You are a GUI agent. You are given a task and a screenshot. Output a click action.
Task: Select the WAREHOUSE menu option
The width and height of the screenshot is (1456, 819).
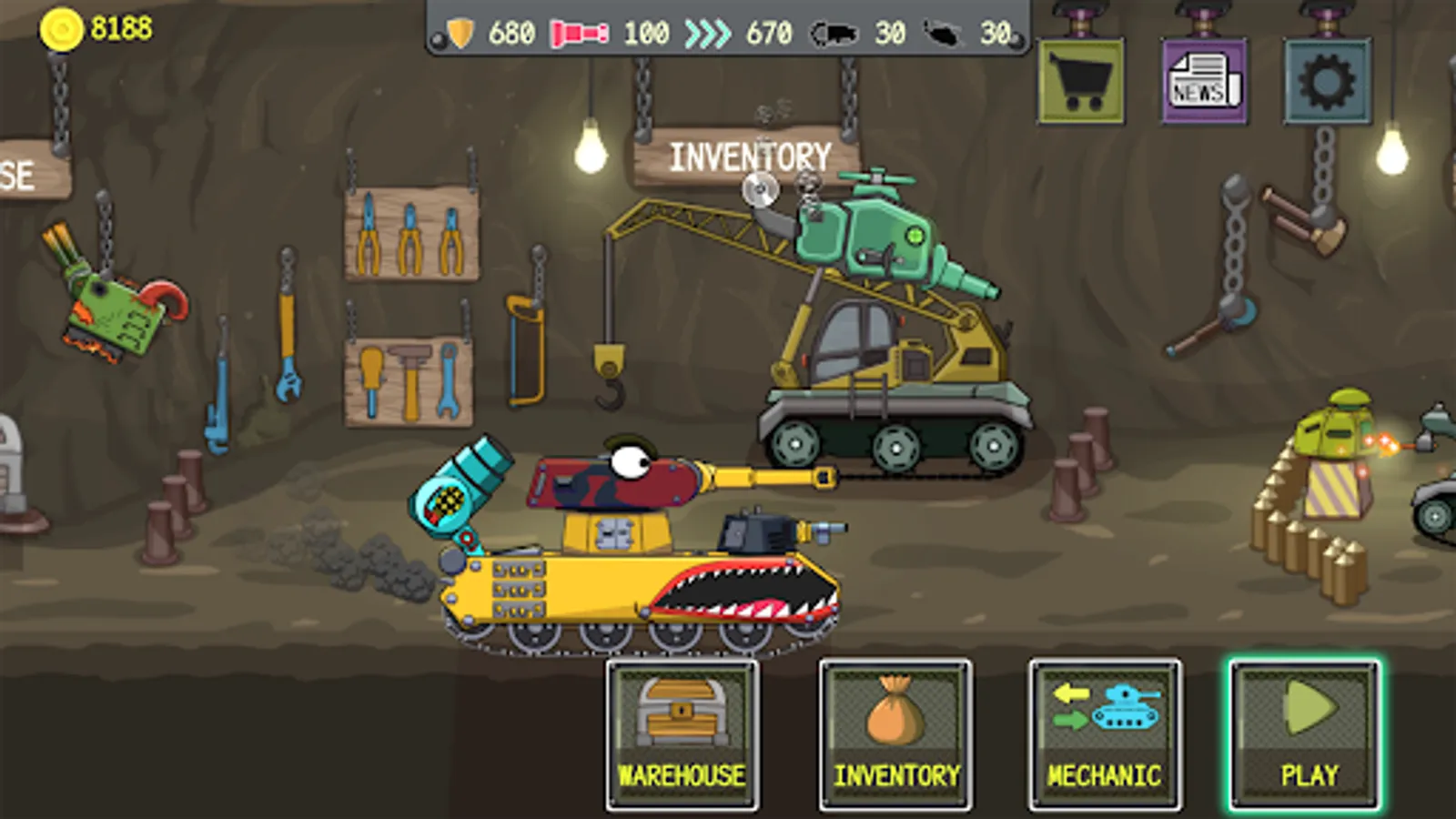point(680,776)
